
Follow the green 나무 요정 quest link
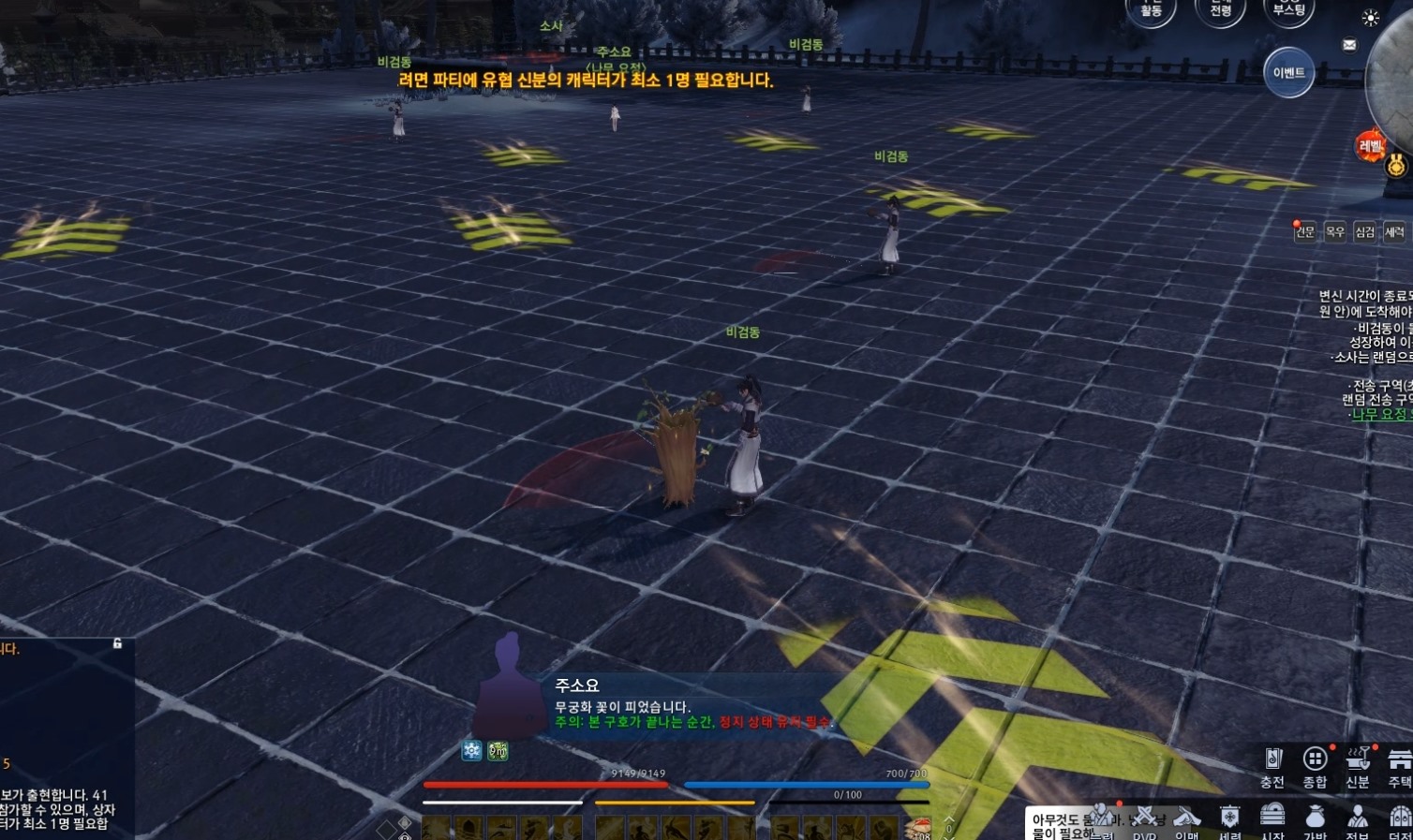pyautogui.click(x=1379, y=414)
